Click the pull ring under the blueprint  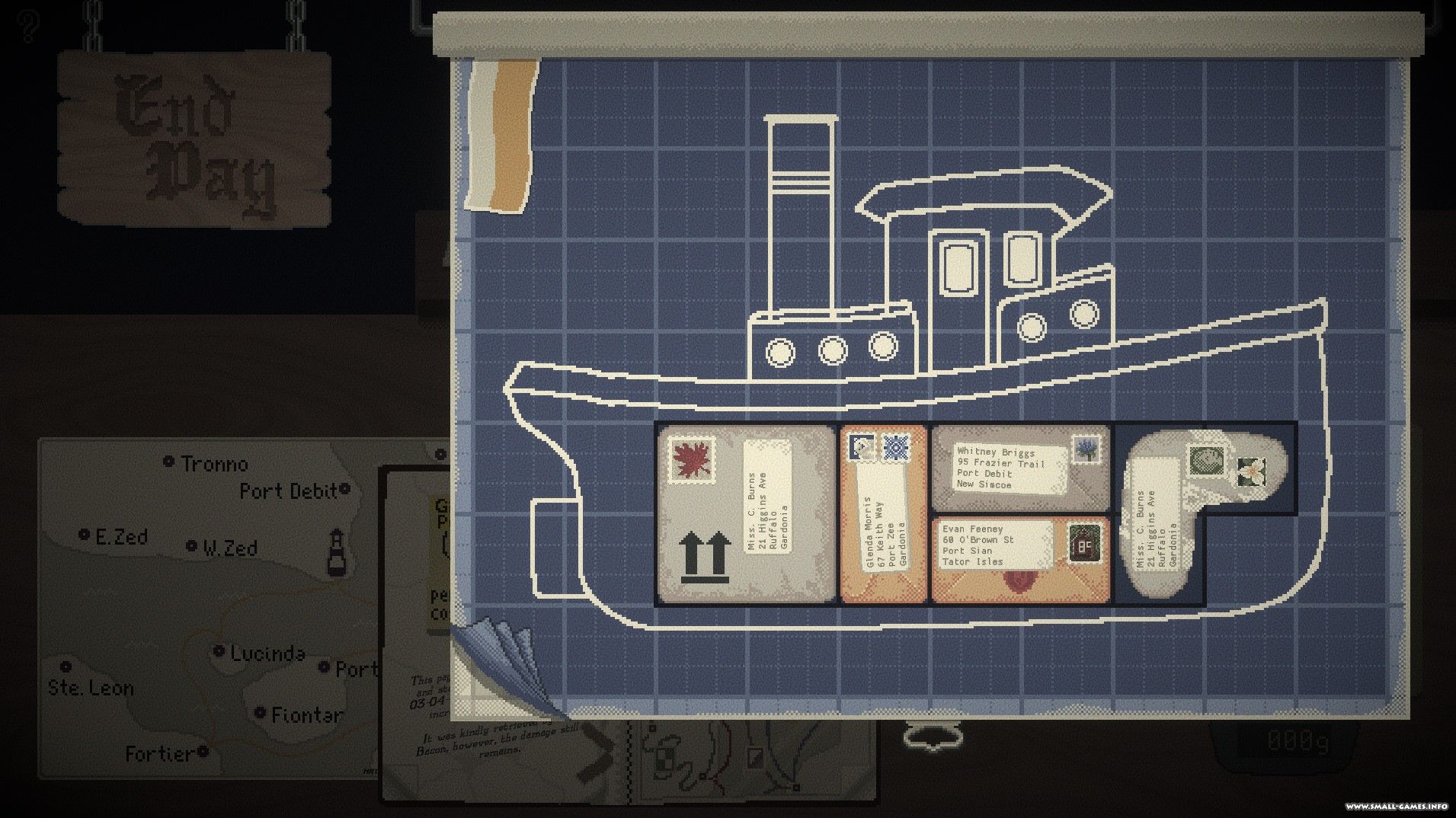click(935, 737)
